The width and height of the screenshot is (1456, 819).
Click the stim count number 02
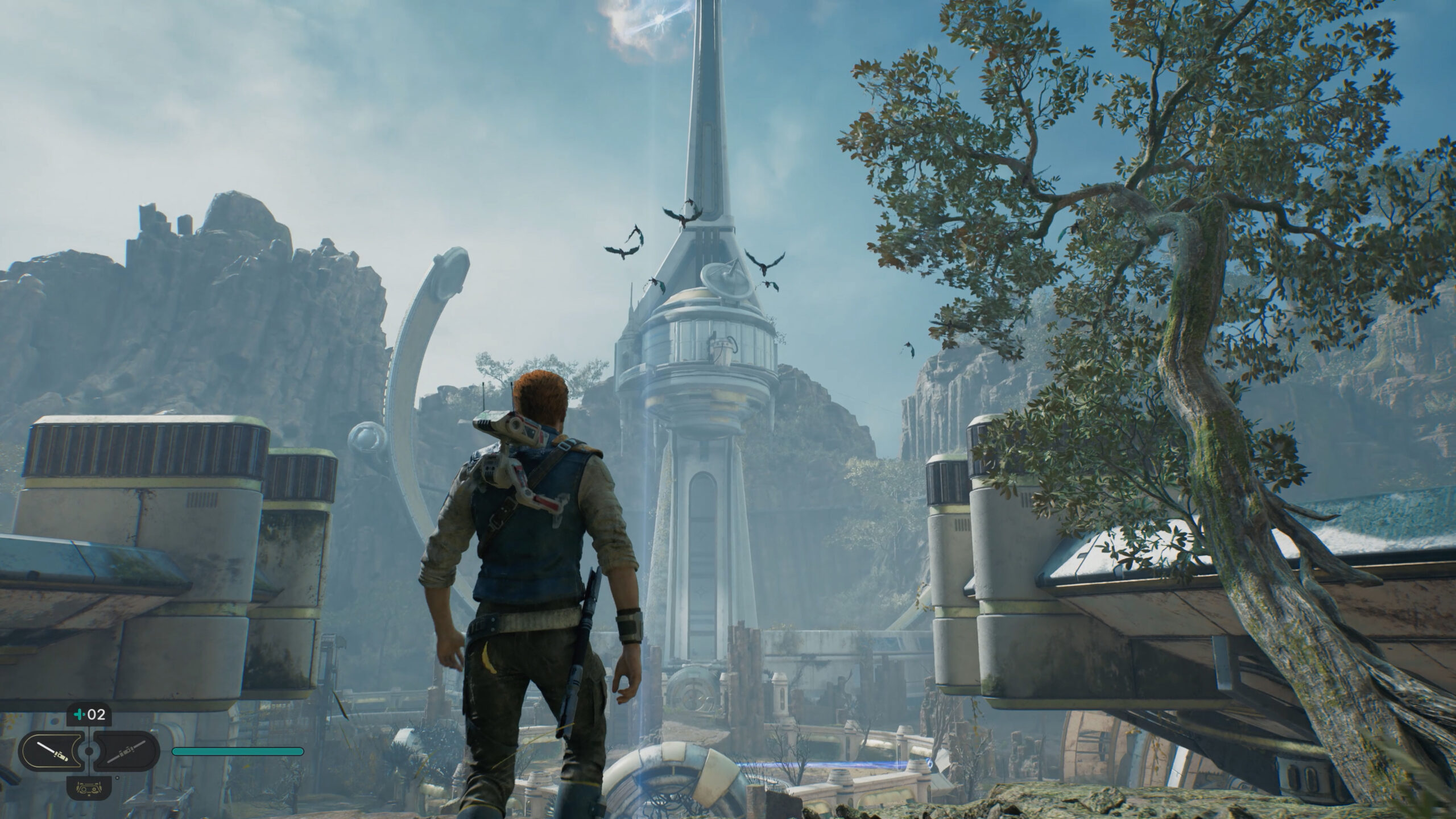96,716
